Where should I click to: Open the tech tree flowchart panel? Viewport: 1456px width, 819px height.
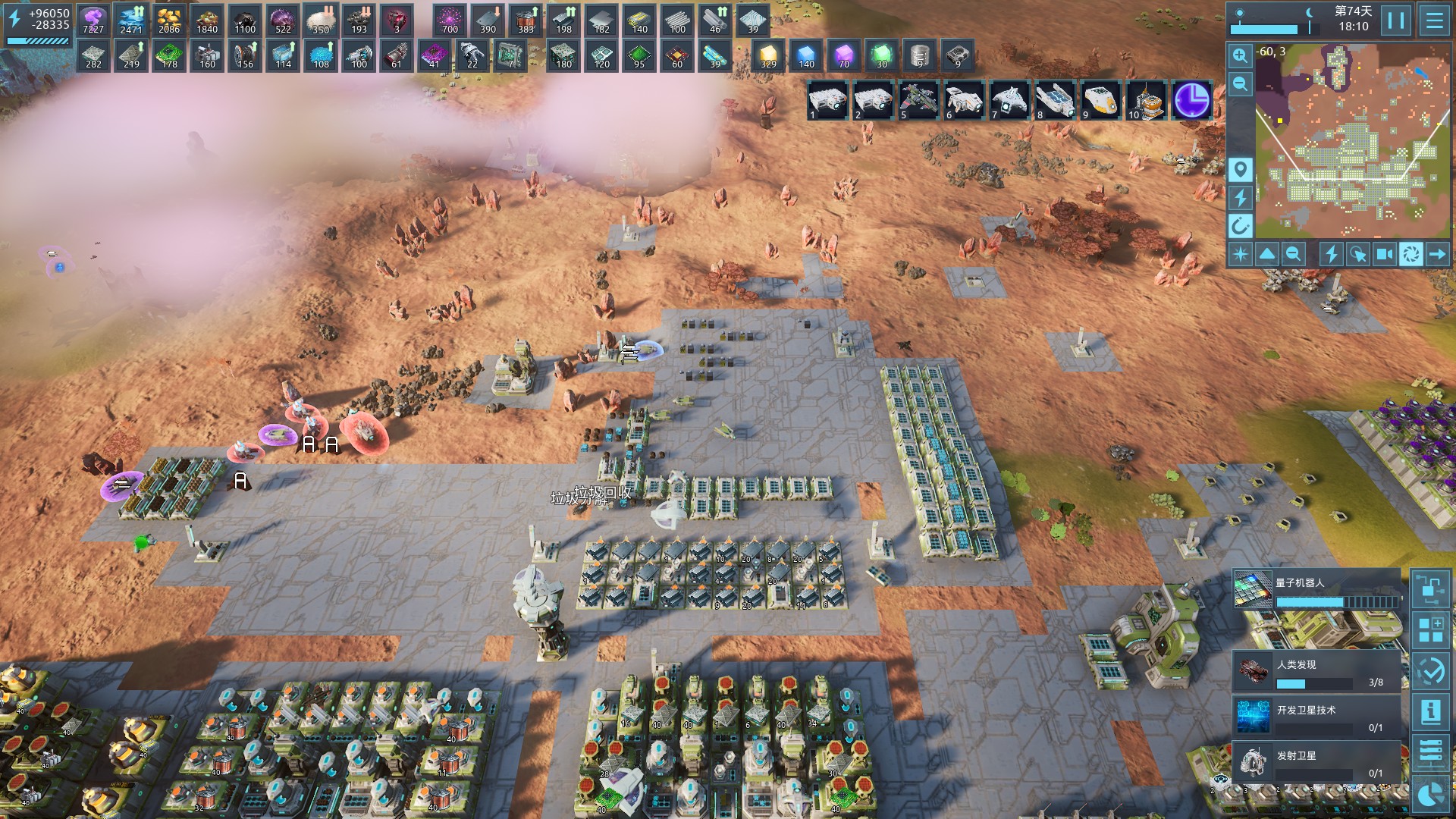(x=1431, y=589)
